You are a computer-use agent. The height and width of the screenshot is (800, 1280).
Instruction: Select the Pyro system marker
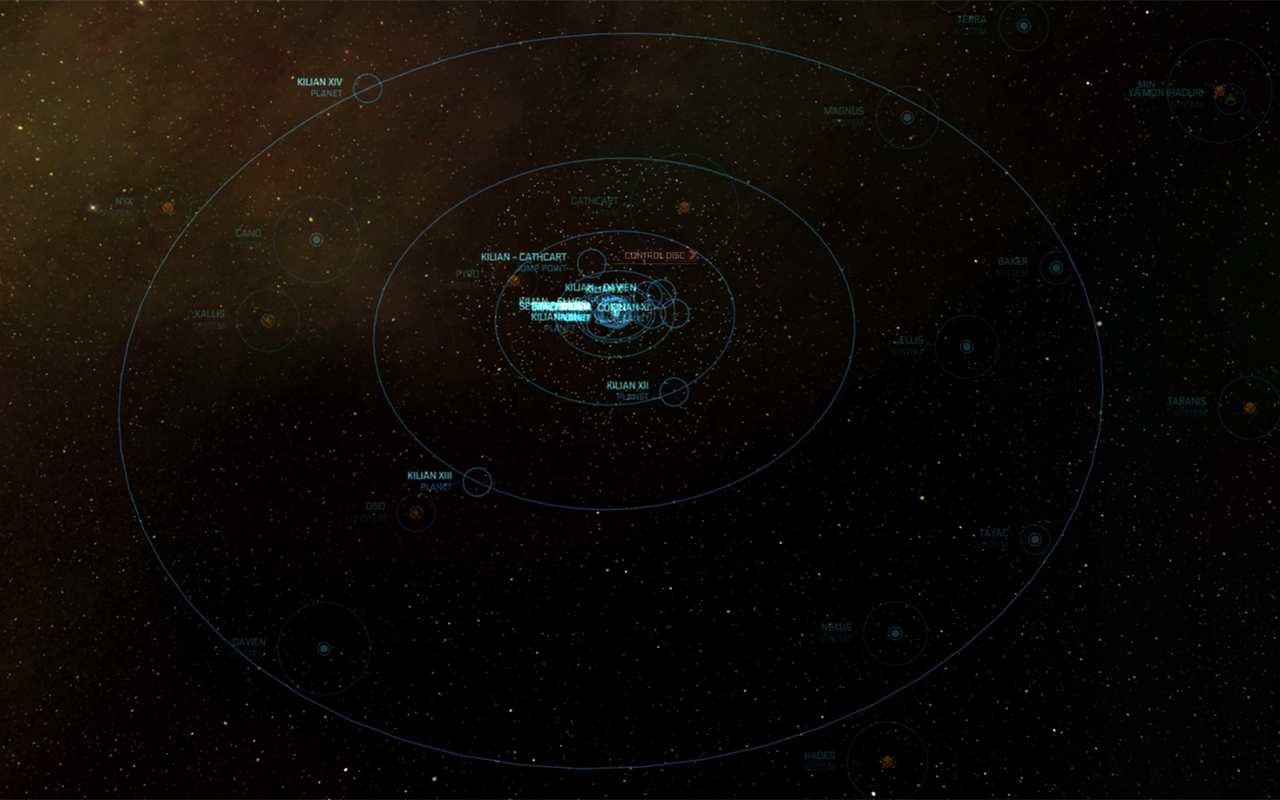[x=514, y=280]
